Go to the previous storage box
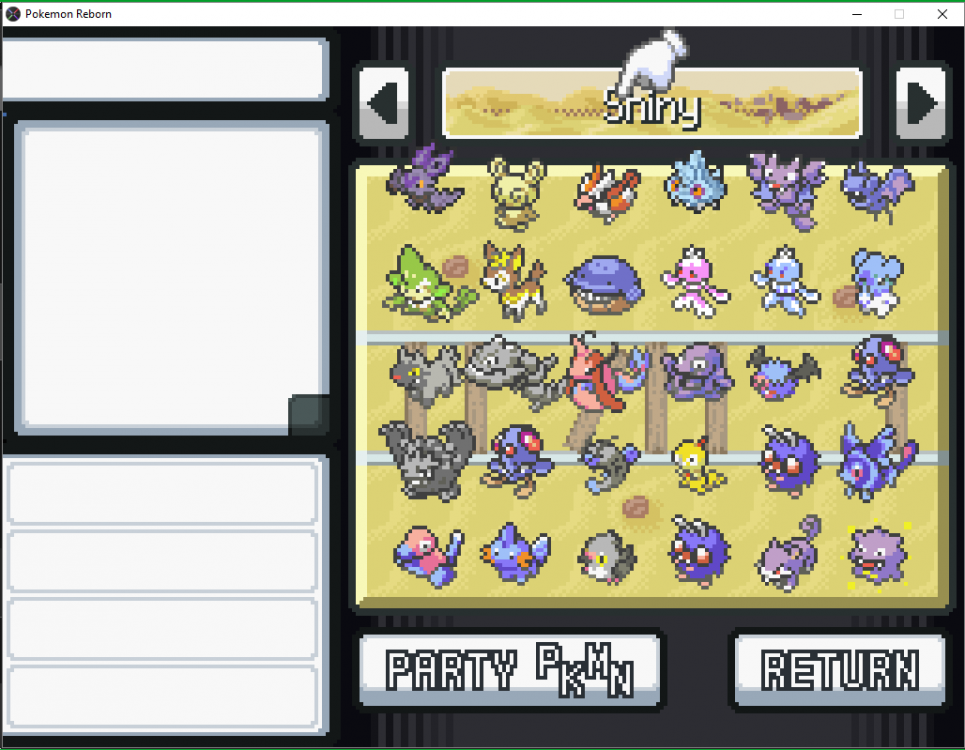This screenshot has height=750, width=965. click(383, 102)
